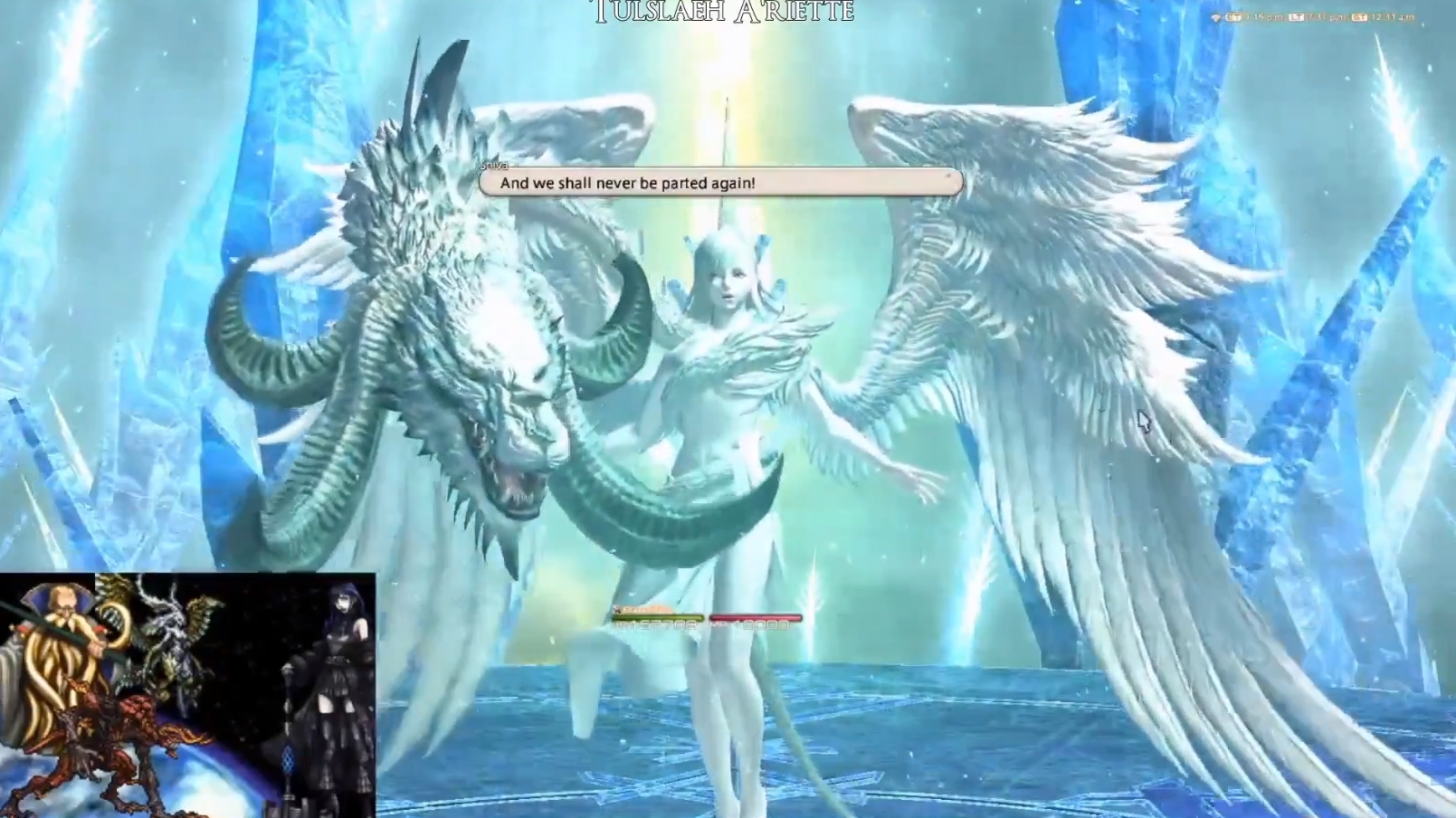Click the connection strength icon near the clocks
The width and height of the screenshot is (1456, 818).
[x=1216, y=17]
